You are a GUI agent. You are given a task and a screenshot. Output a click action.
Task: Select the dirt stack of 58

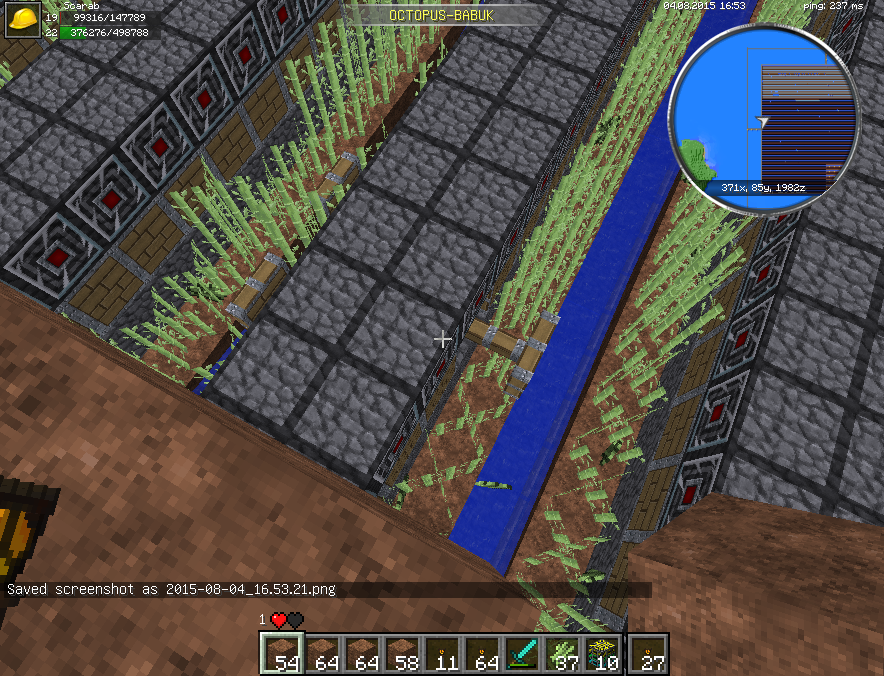[x=402, y=654]
